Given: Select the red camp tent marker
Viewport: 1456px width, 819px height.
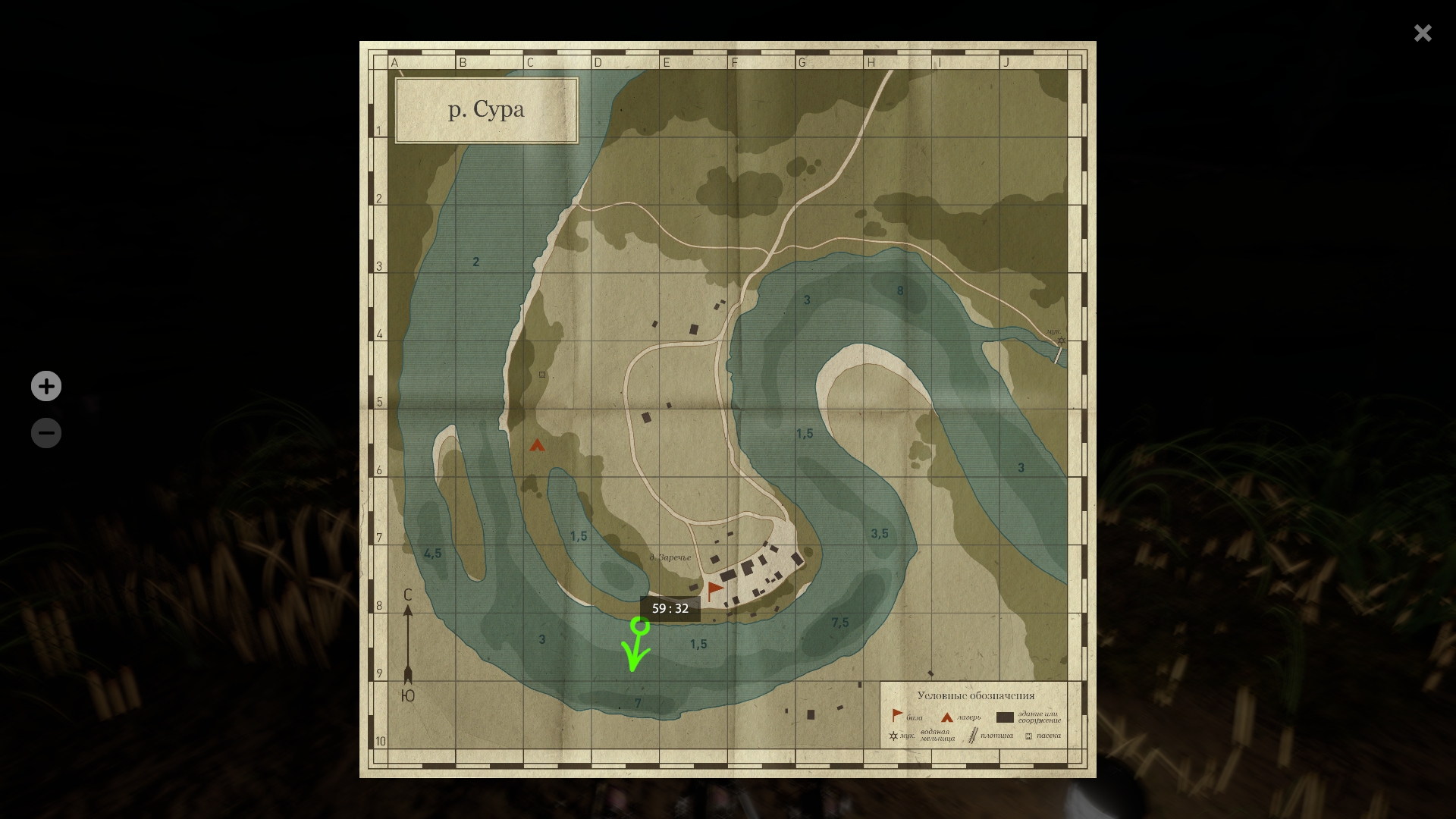Looking at the screenshot, I should coord(537,445).
